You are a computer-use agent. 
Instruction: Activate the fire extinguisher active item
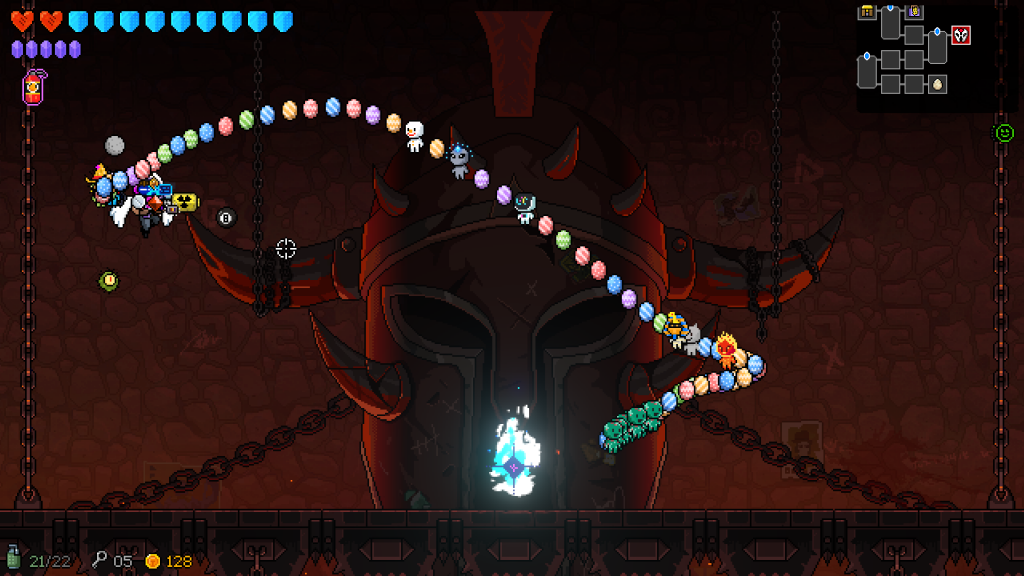pos(33,88)
